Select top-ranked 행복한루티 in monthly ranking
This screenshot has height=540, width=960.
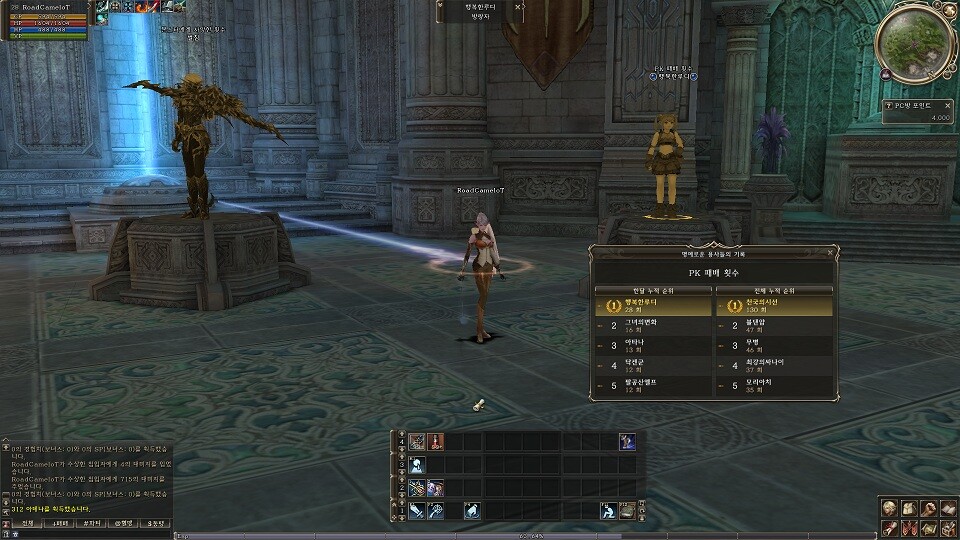click(x=651, y=306)
